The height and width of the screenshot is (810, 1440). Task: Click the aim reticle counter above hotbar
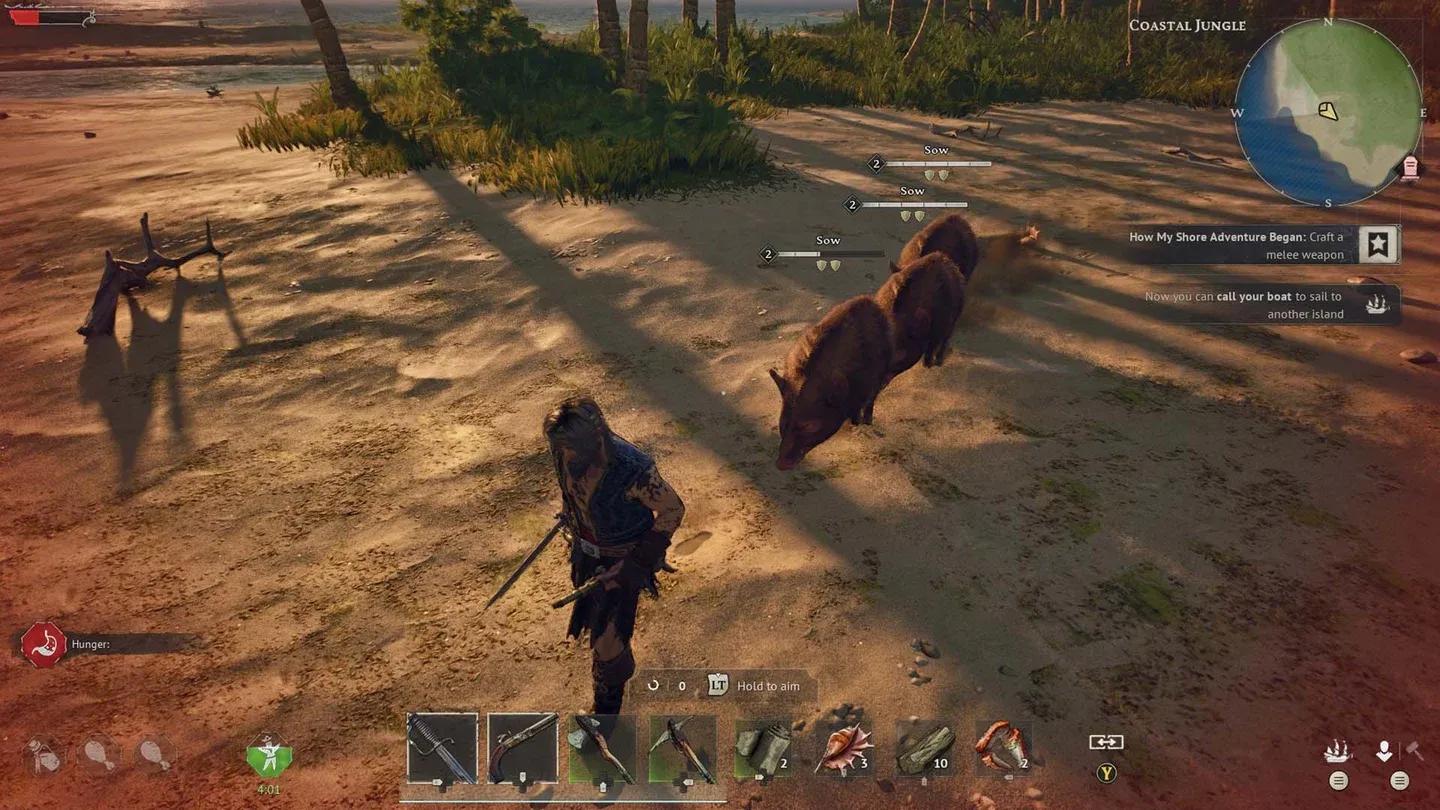666,686
